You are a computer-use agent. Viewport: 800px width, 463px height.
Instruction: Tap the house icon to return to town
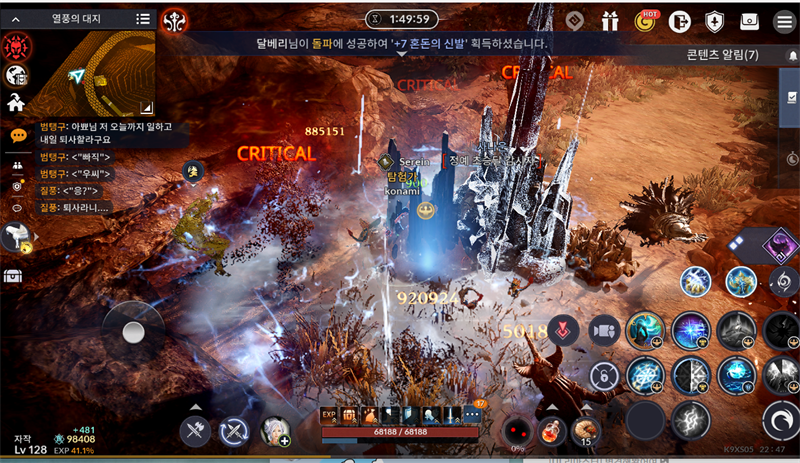[16, 103]
